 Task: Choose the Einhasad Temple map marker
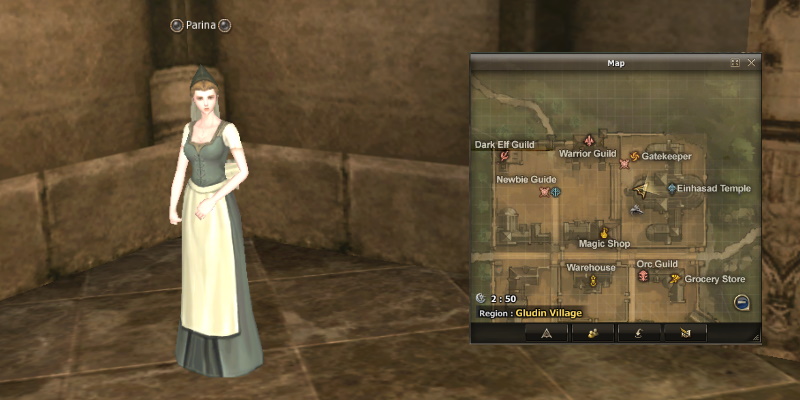coord(671,188)
